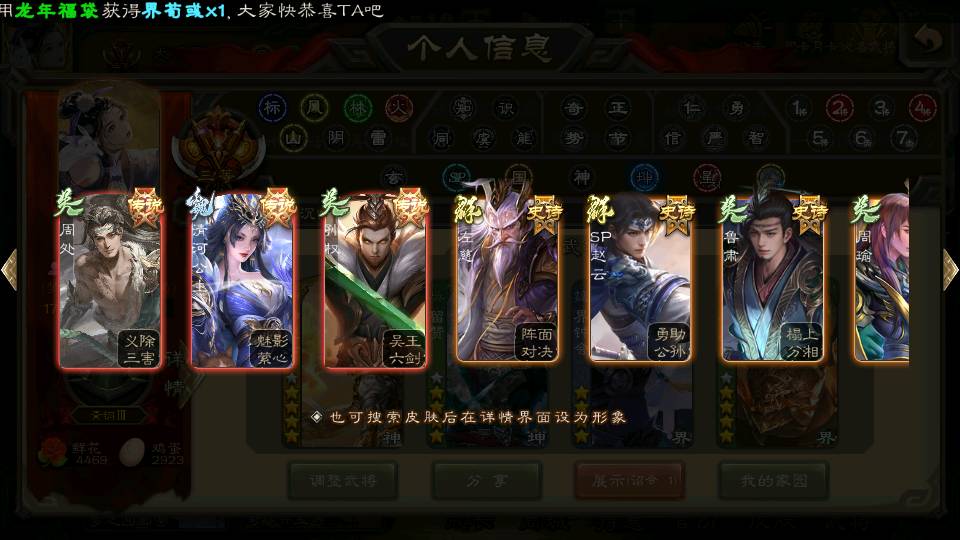This screenshot has width=960, height=540.
Task: Choose the SP赵云 勇助公孙 skin card
Action: coord(640,278)
